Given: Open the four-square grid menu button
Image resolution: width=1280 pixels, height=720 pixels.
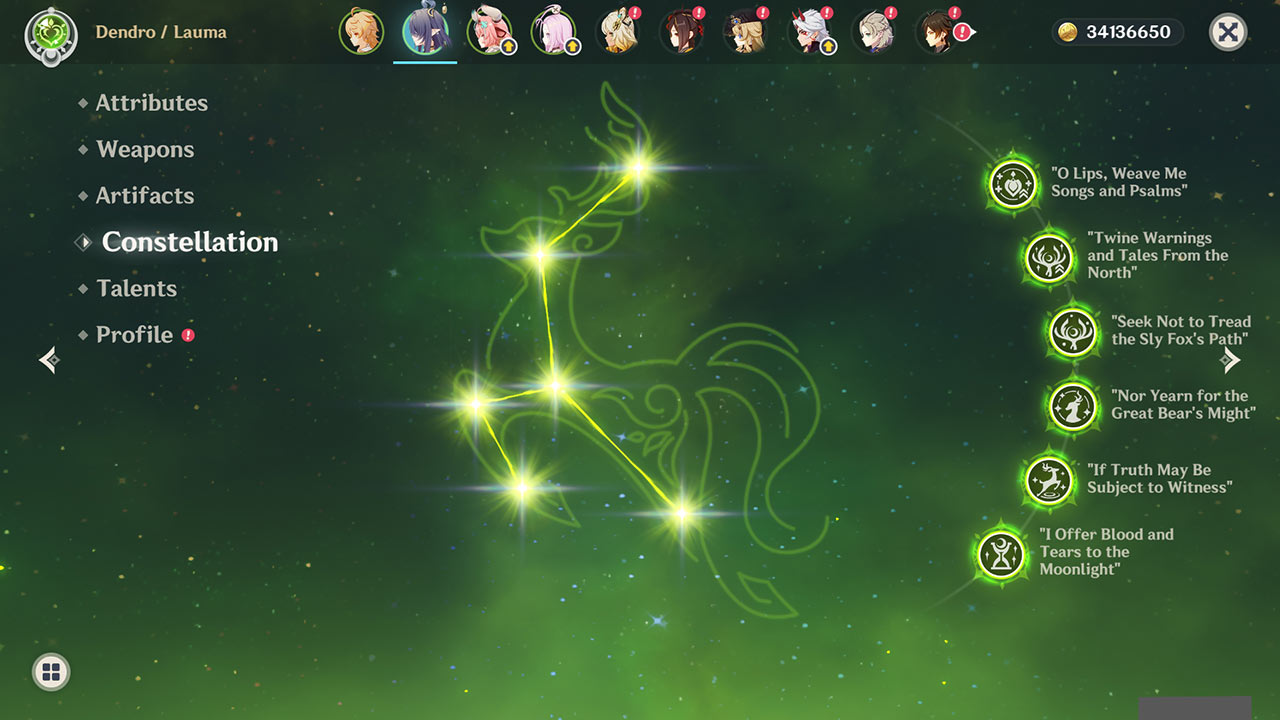Looking at the screenshot, I should (51, 671).
